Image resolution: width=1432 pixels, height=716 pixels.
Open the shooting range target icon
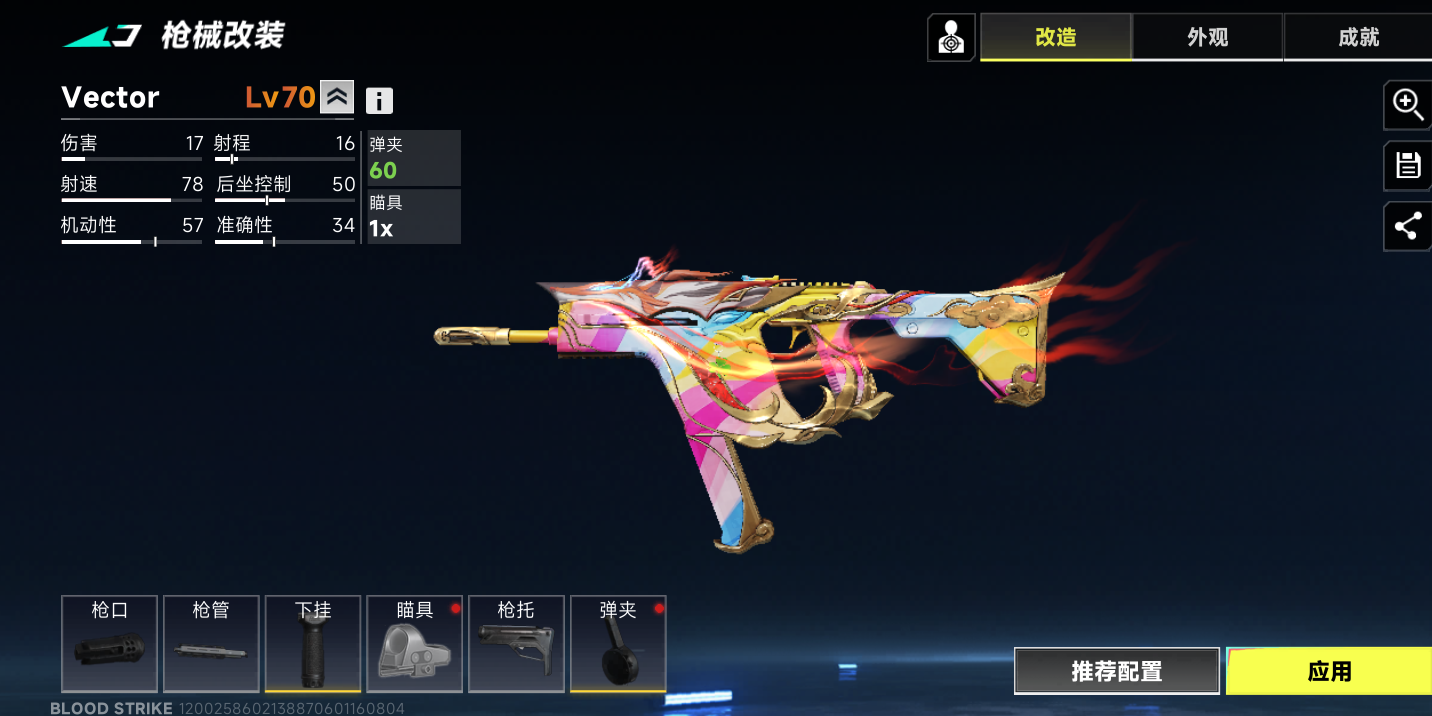tap(951, 38)
